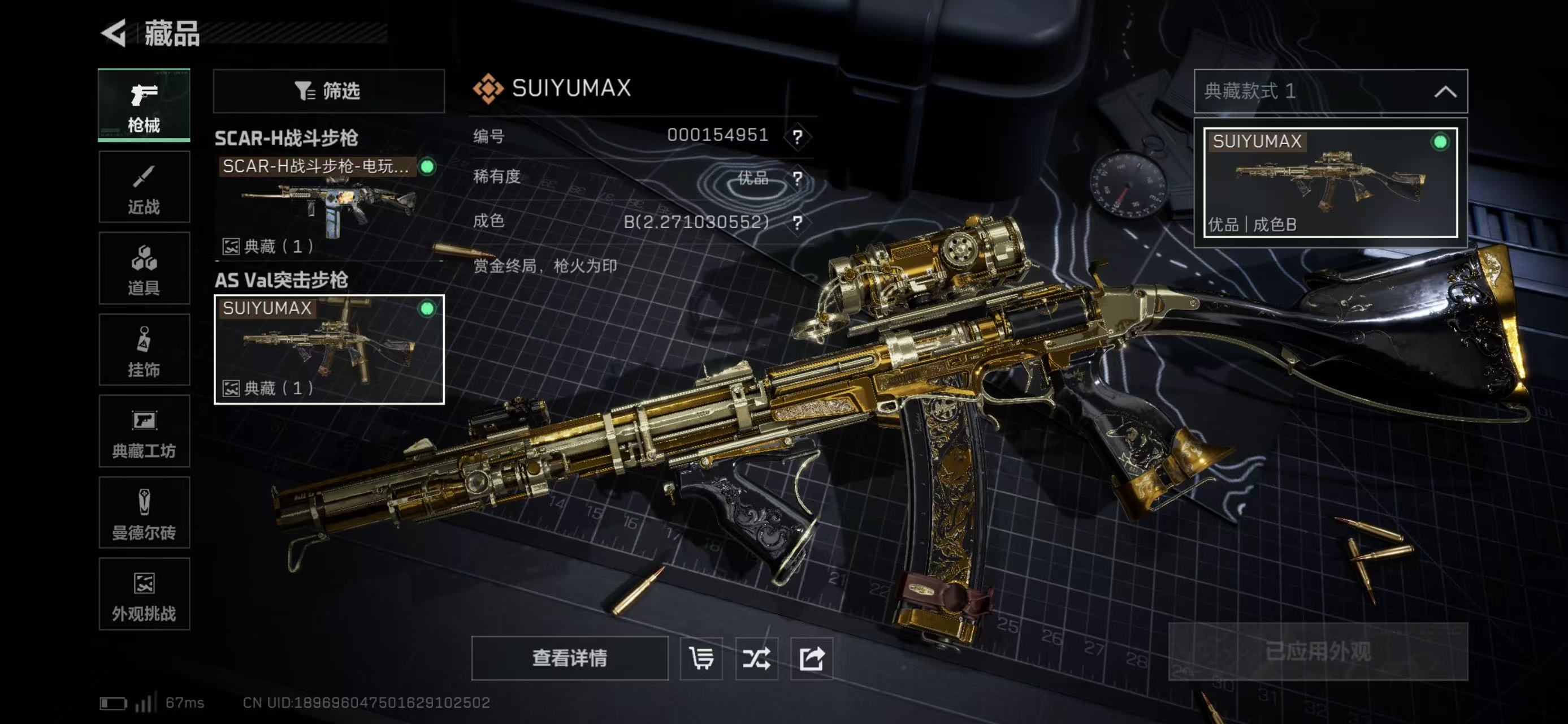Show help for 成色 wear grade
The width and height of the screenshot is (1568, 724).
798,222
